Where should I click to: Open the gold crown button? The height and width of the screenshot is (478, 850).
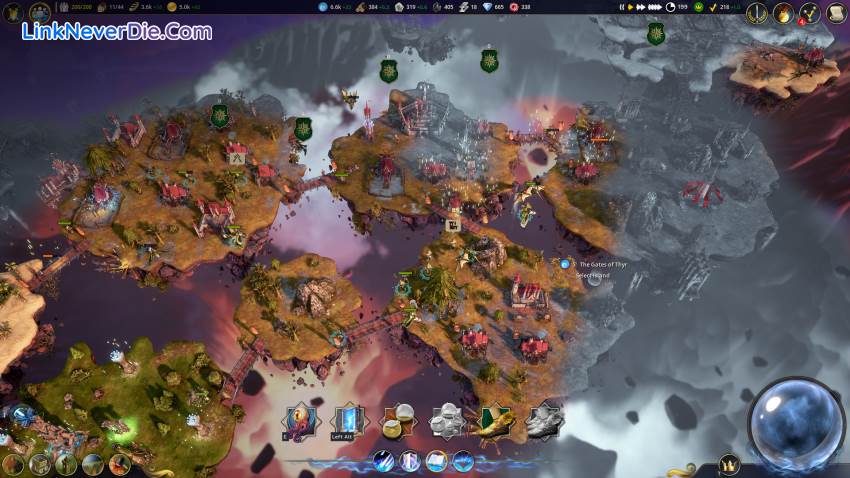point(729,465)
